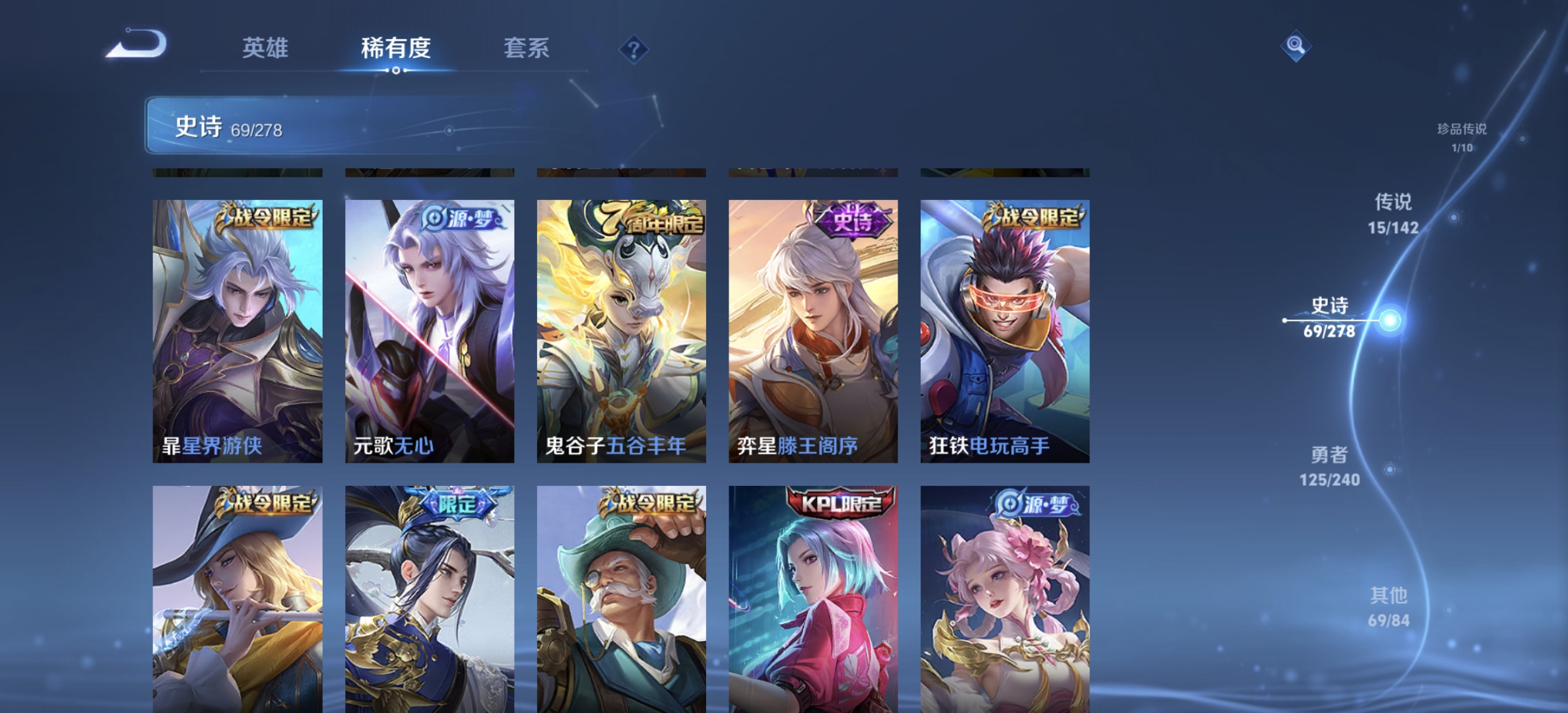Click the 元歌无心 skin name label
The width and height of the screenshot is (1568, 713).
(393, 446)
